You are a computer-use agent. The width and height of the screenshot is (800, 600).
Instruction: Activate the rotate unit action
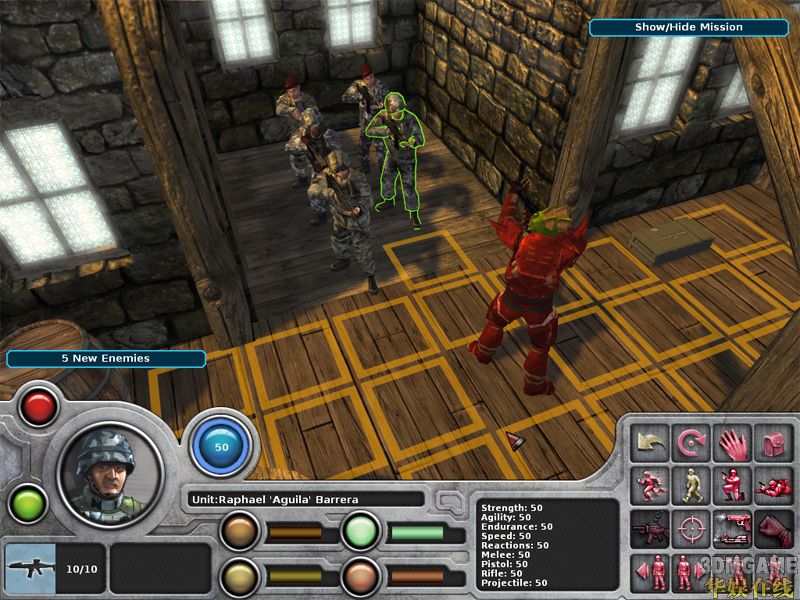pyautogui.click(x=691, y=442)
